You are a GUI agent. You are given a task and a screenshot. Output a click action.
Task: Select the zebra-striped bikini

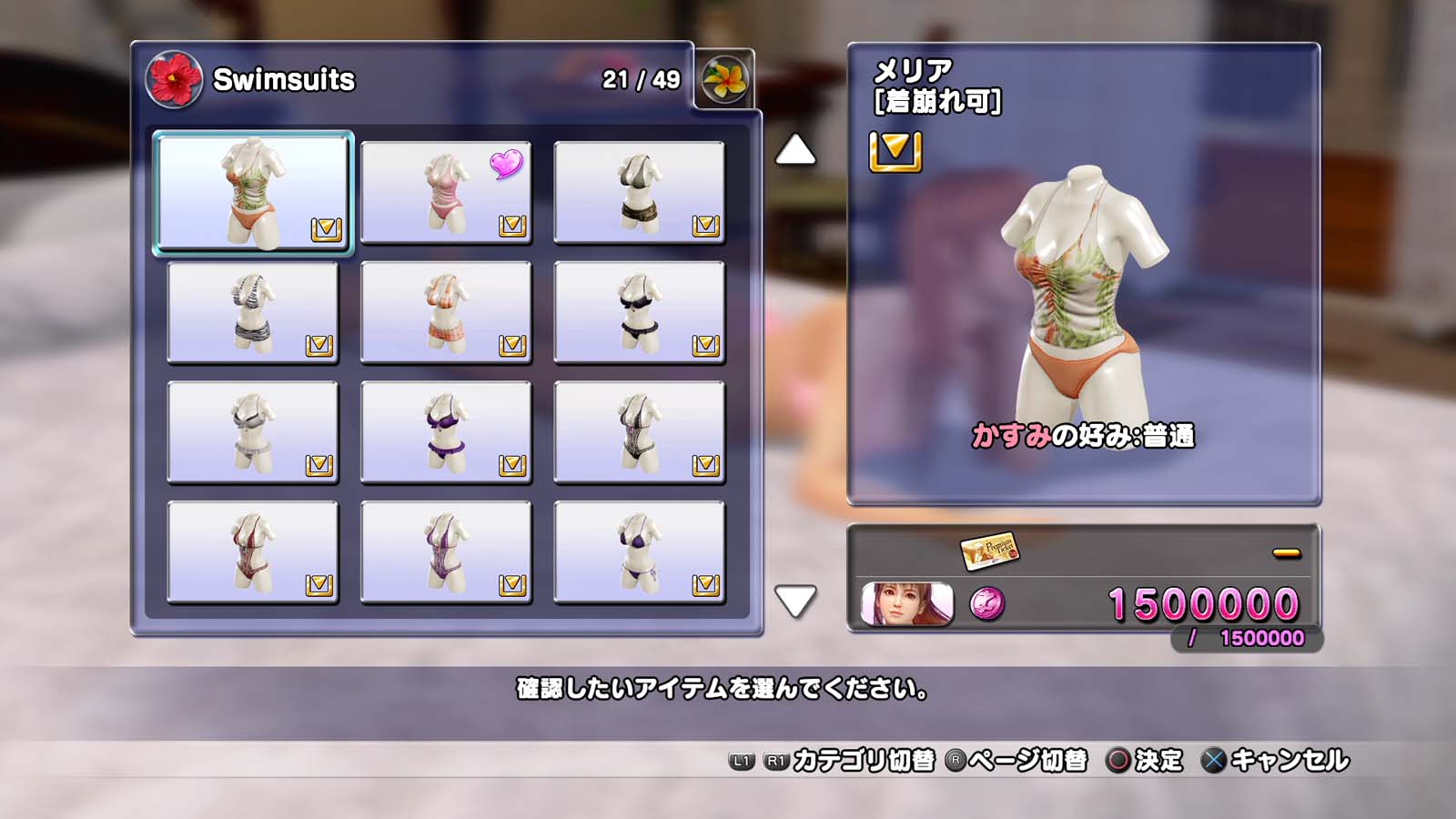[x=253, y=312]
